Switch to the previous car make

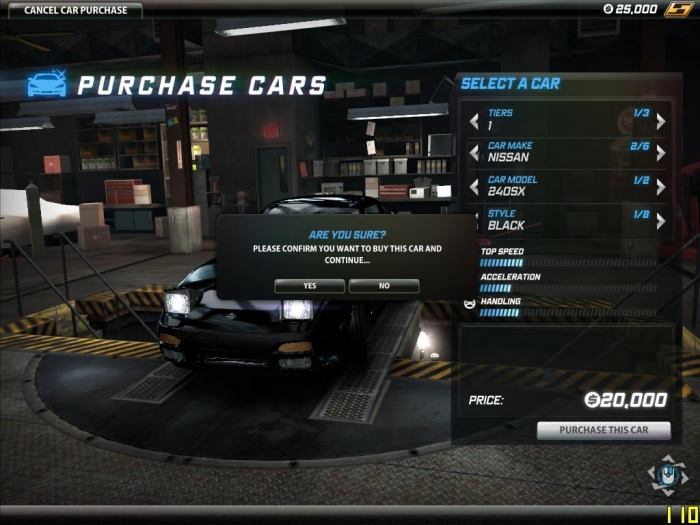pos(474,153)
